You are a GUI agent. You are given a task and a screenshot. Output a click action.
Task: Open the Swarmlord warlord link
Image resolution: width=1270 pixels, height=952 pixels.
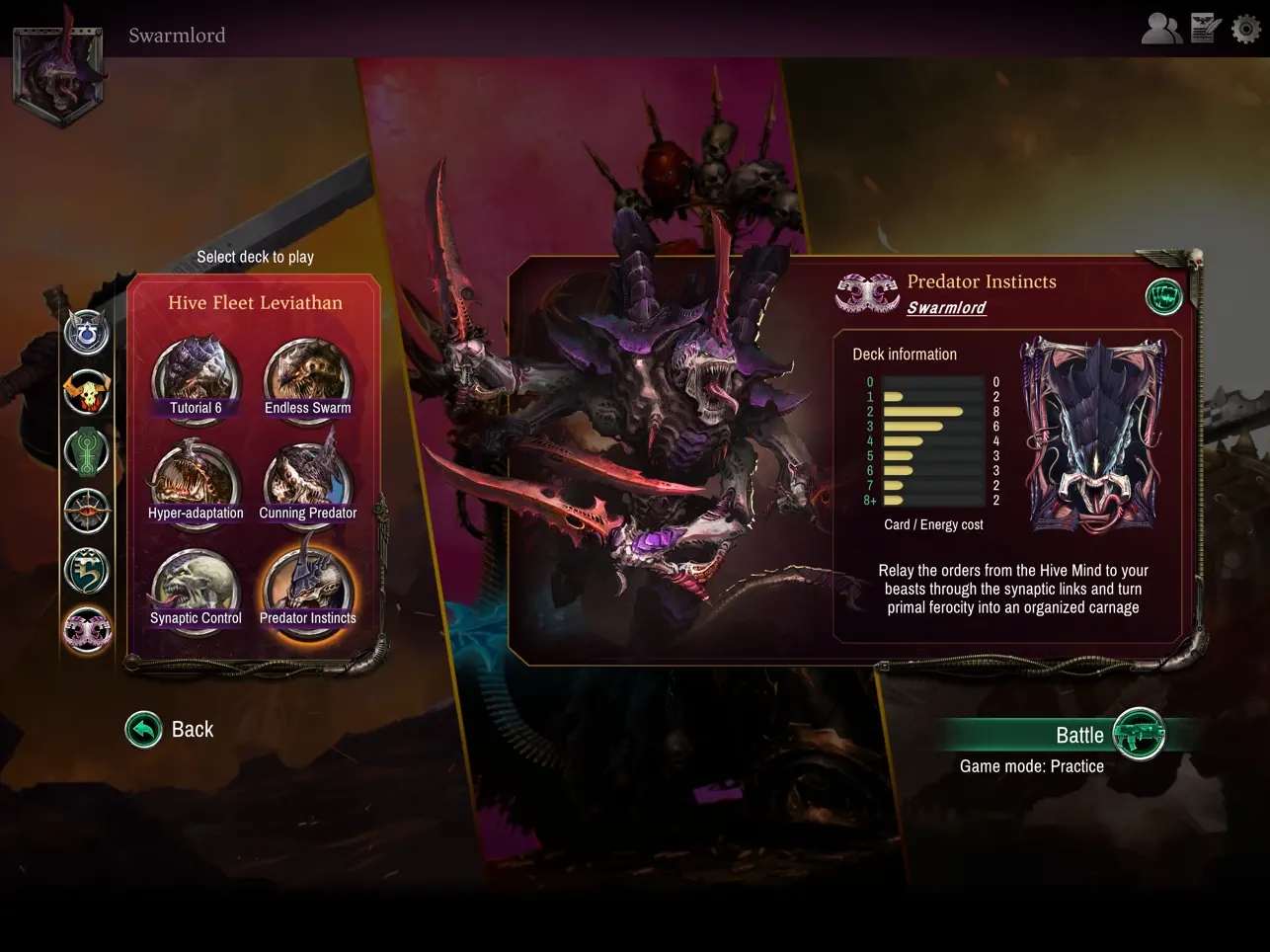pos(946,308)
